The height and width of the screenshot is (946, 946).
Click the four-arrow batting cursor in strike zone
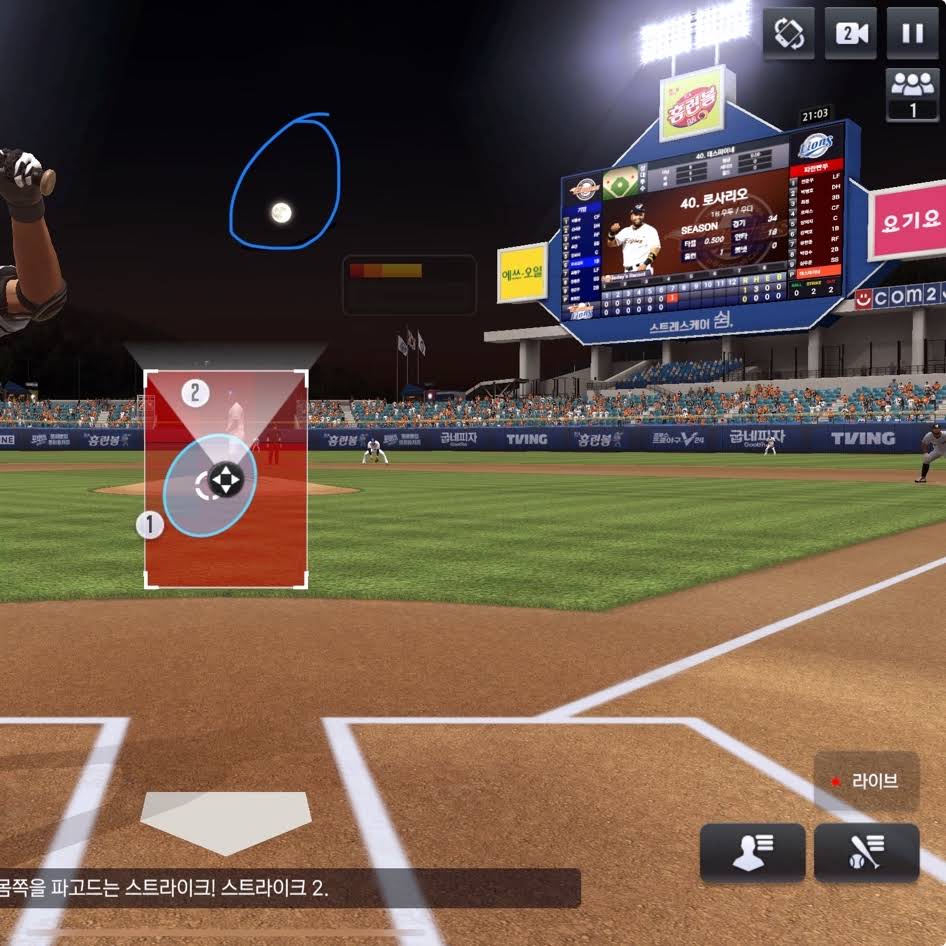(226, 480)
